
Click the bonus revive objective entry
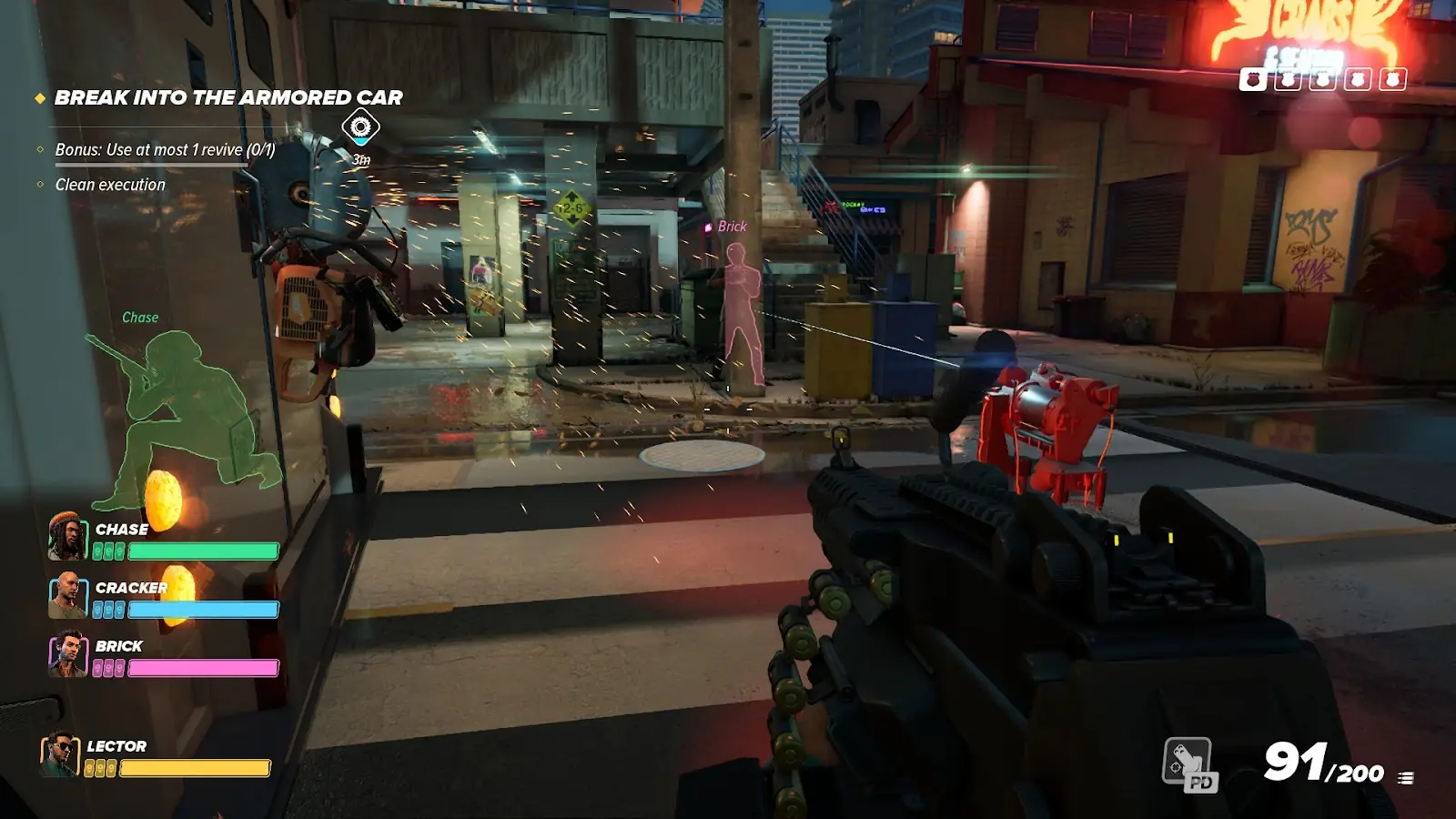pos(165,149)
